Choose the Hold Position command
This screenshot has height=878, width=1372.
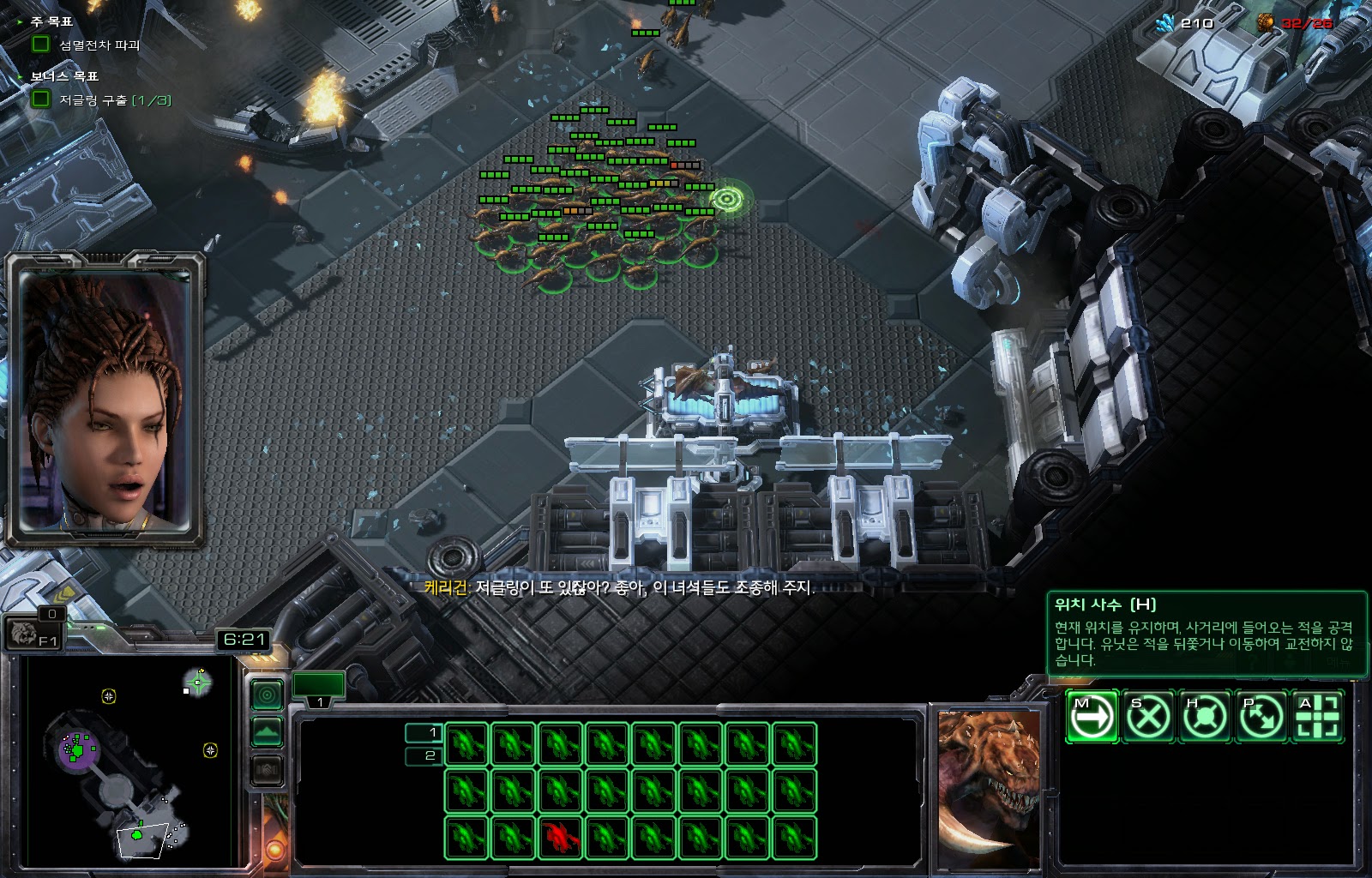1205,716
